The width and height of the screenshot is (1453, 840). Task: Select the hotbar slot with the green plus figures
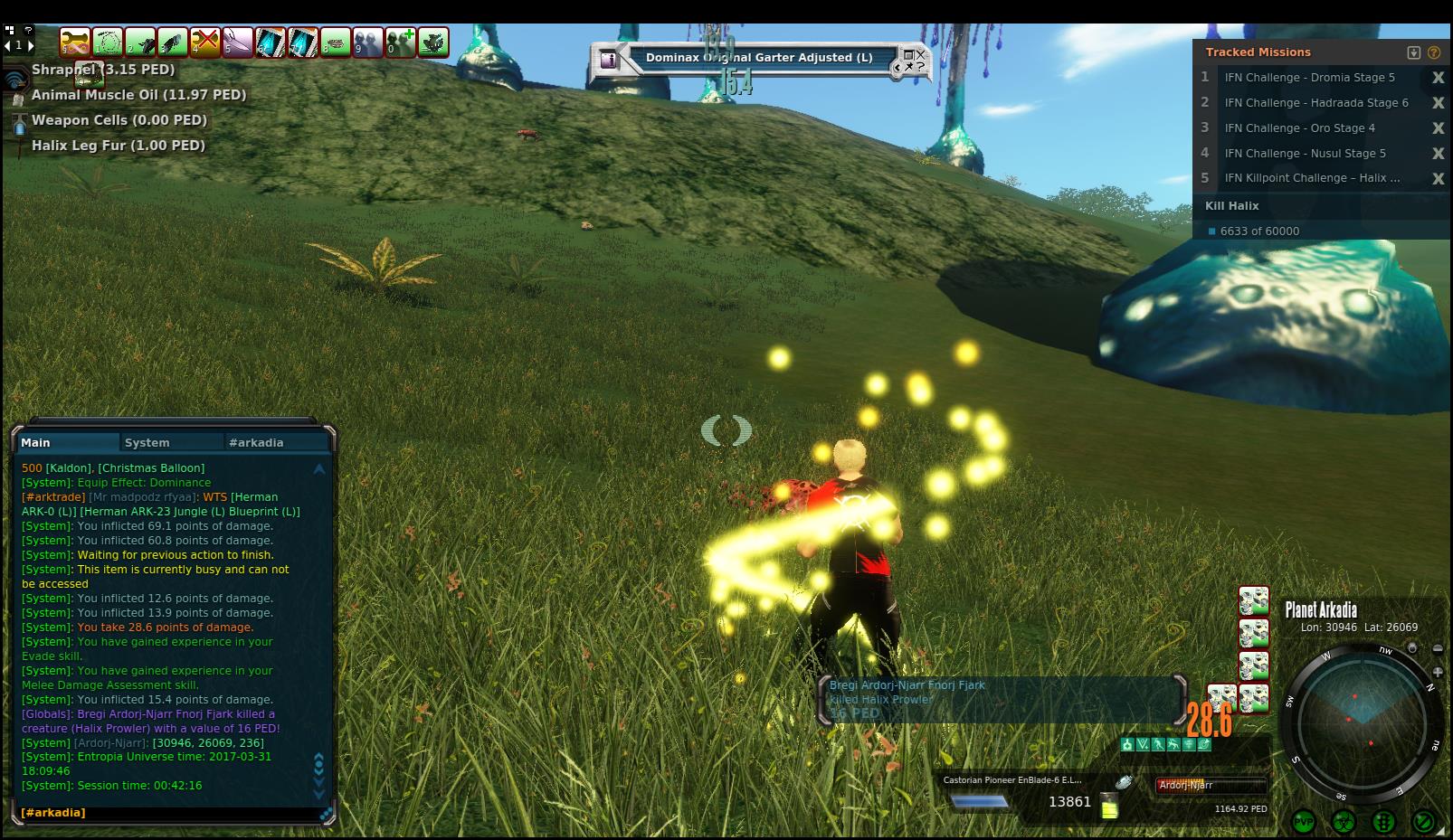[x=401, y=42]
